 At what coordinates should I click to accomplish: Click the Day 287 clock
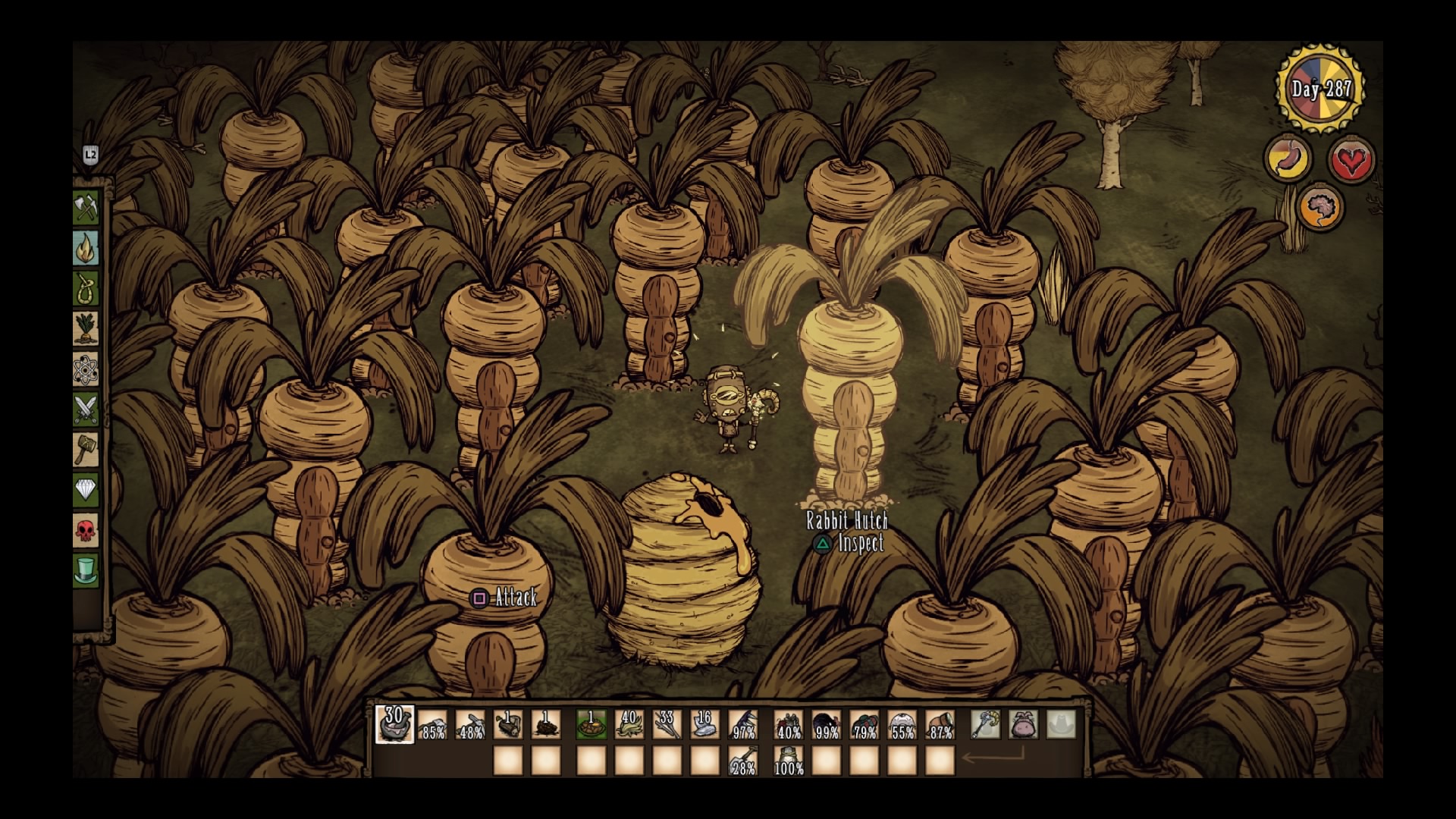(1318, 88)
